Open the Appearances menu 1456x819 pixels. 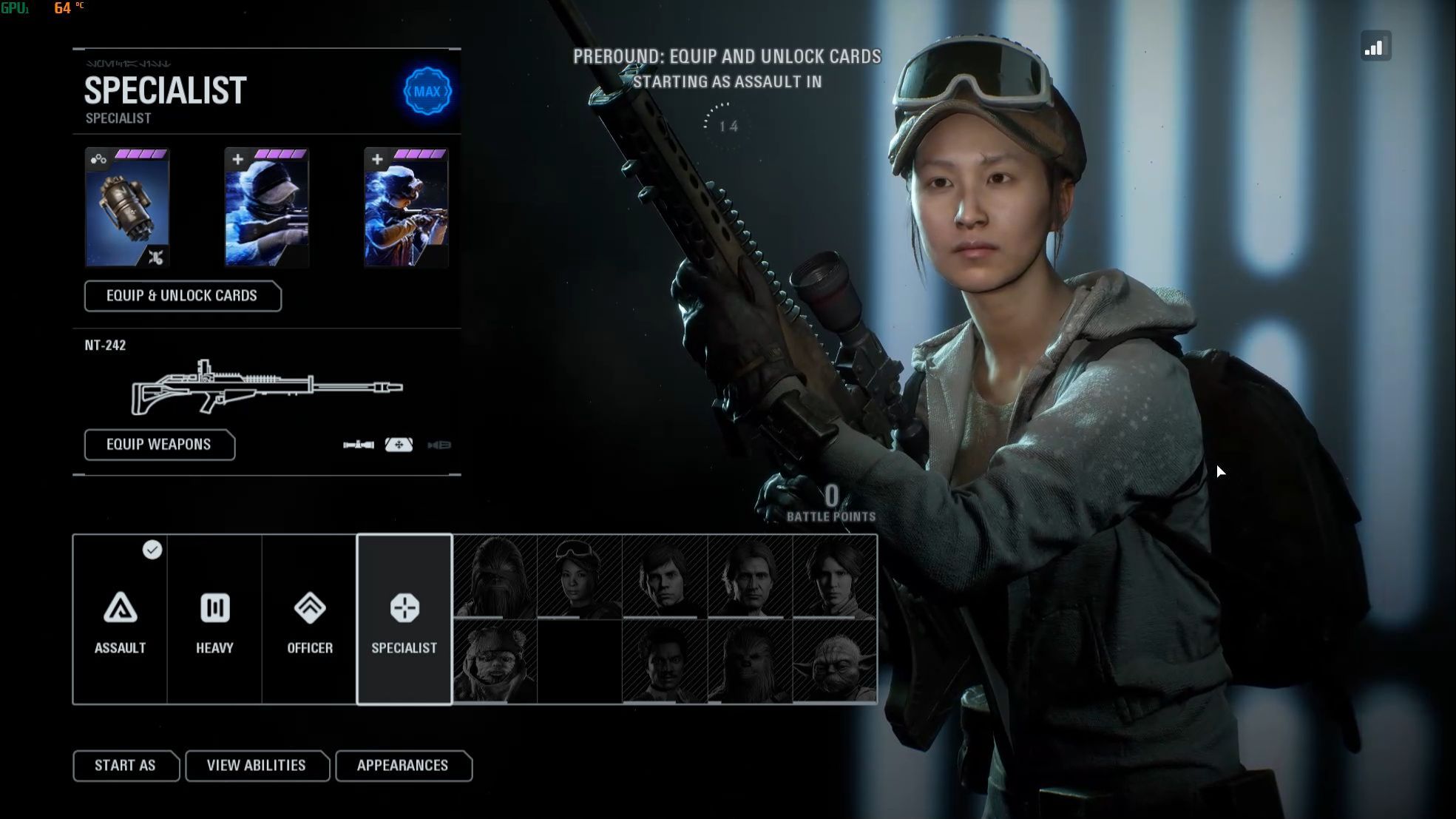click(402, 766)
